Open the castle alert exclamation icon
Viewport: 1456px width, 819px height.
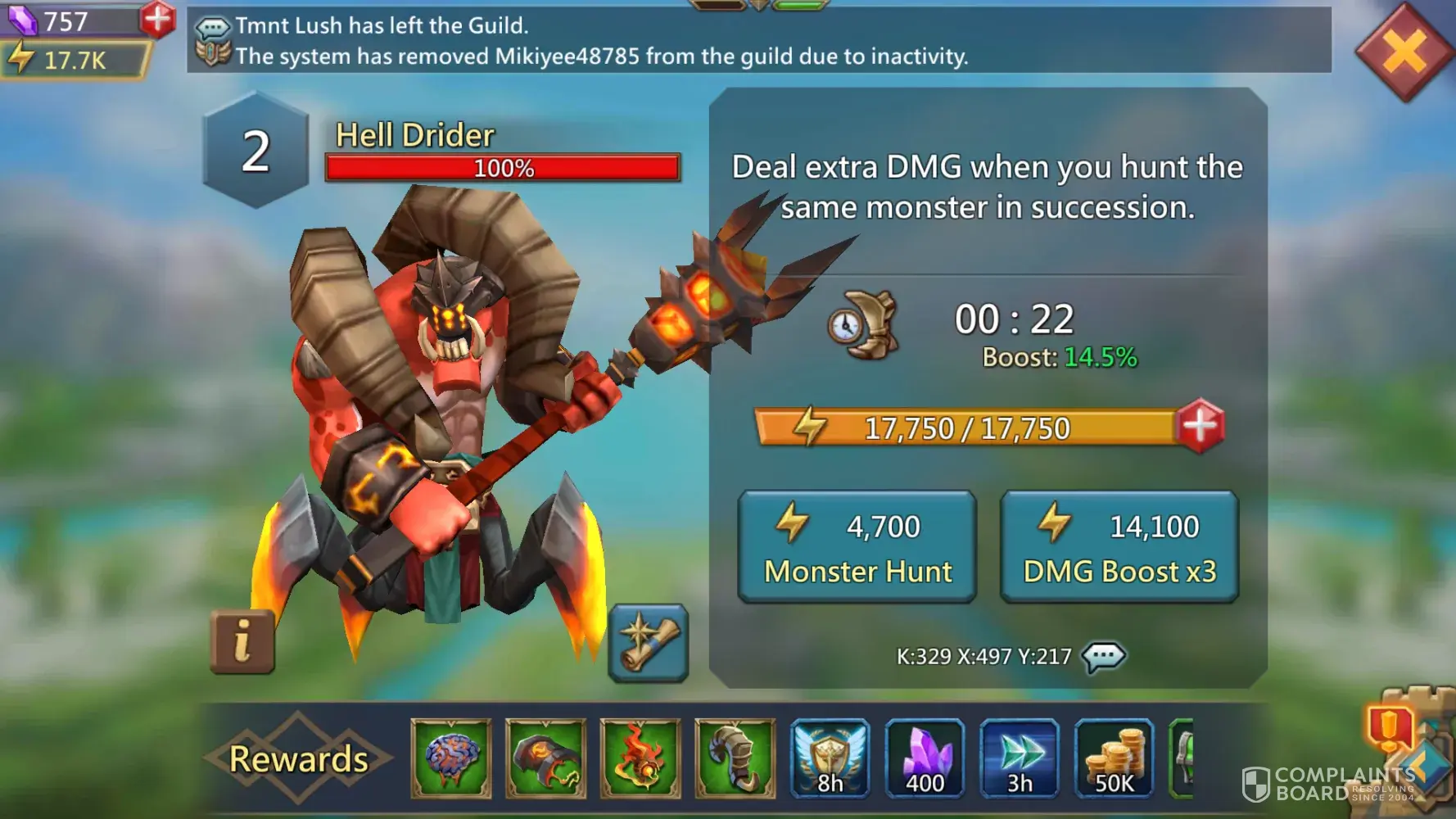tap(1389, 727)
